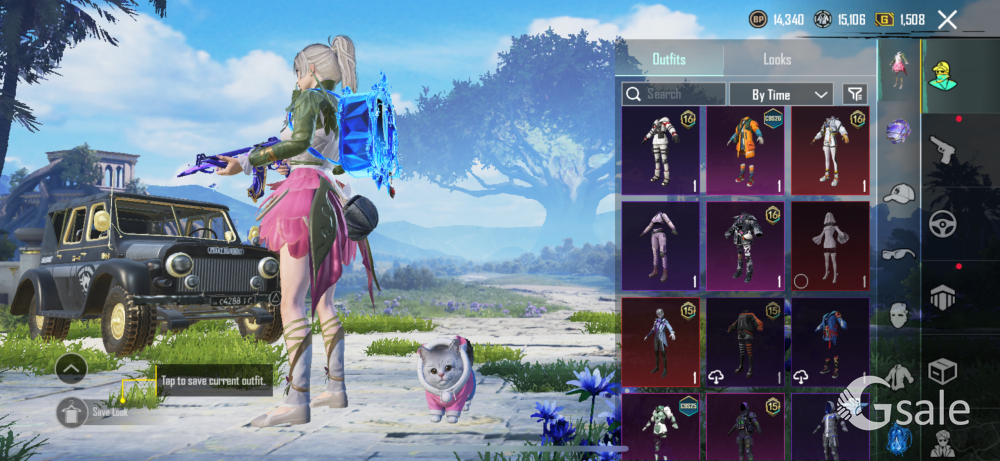Switch to the Outfits tab
Screen dimensions: 1000x461
point(669,60)
